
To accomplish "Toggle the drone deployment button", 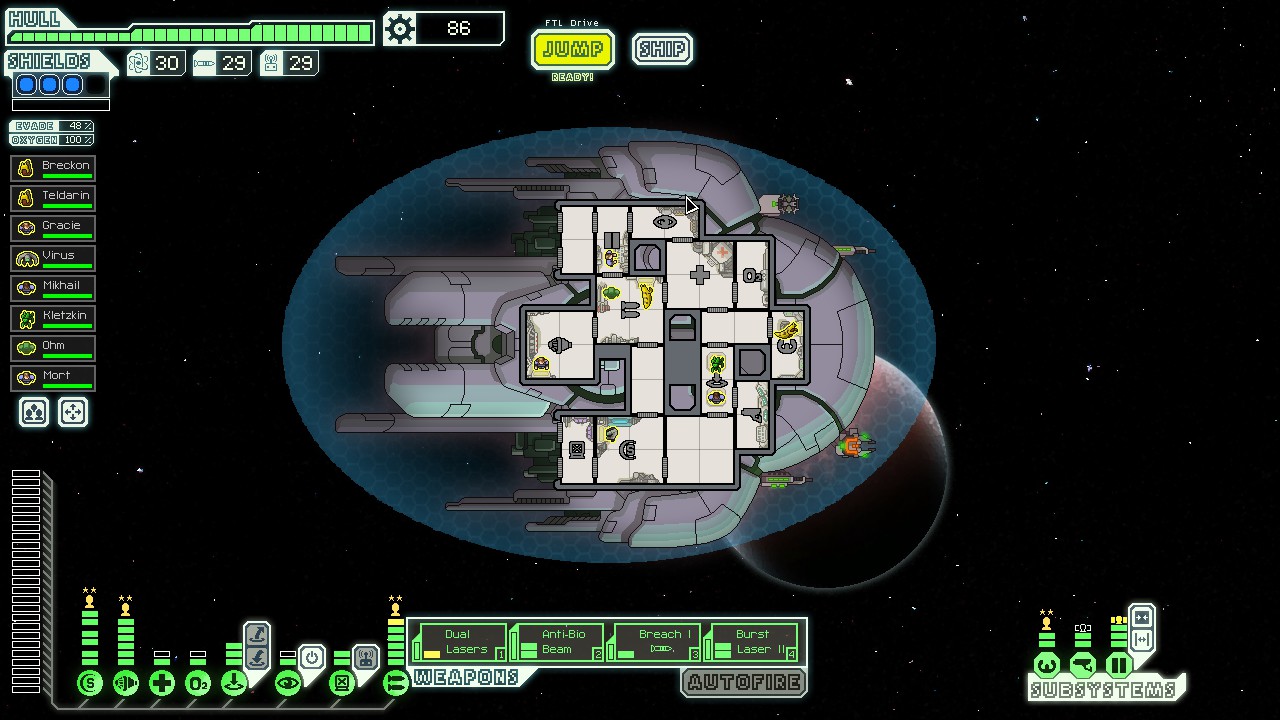I will pos(368,655).
